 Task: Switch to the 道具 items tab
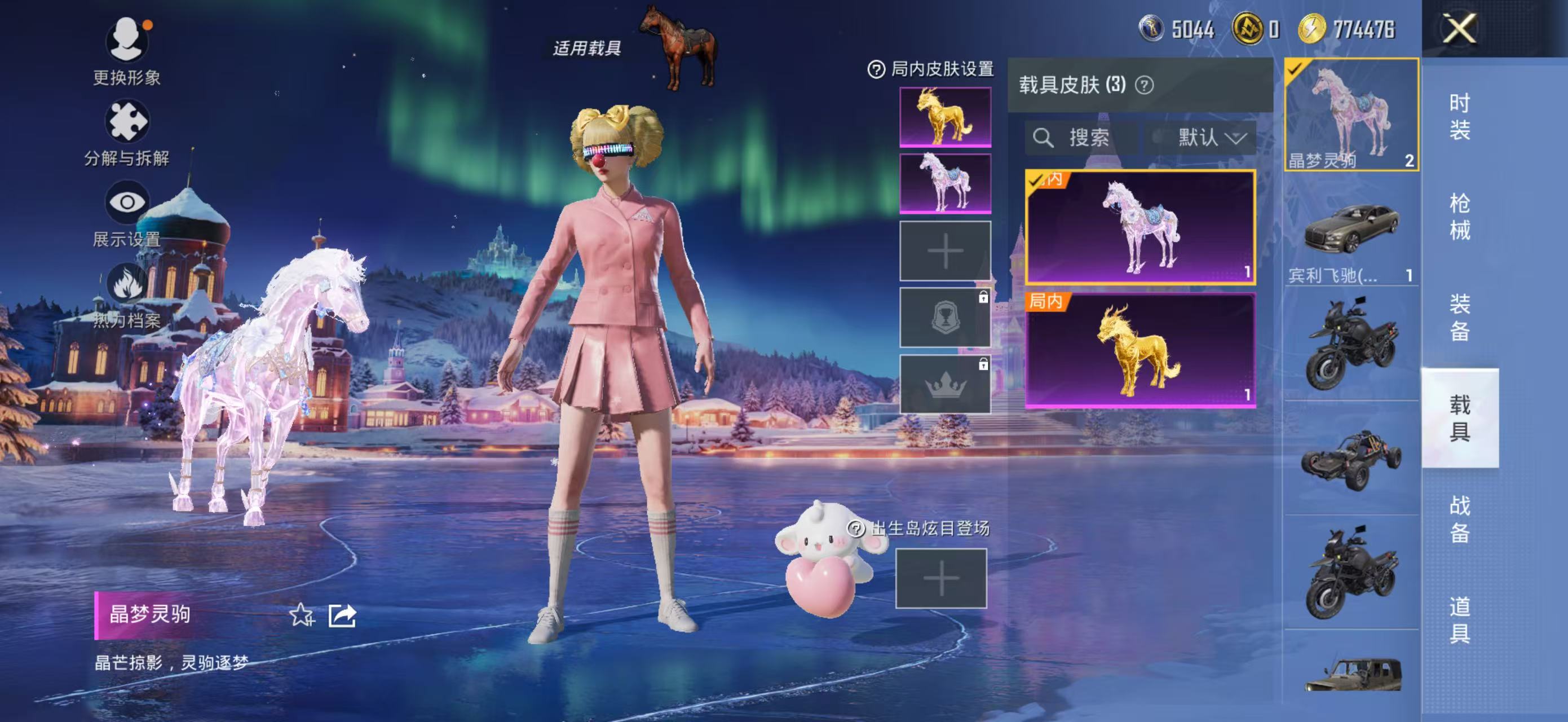[1459, 620]
